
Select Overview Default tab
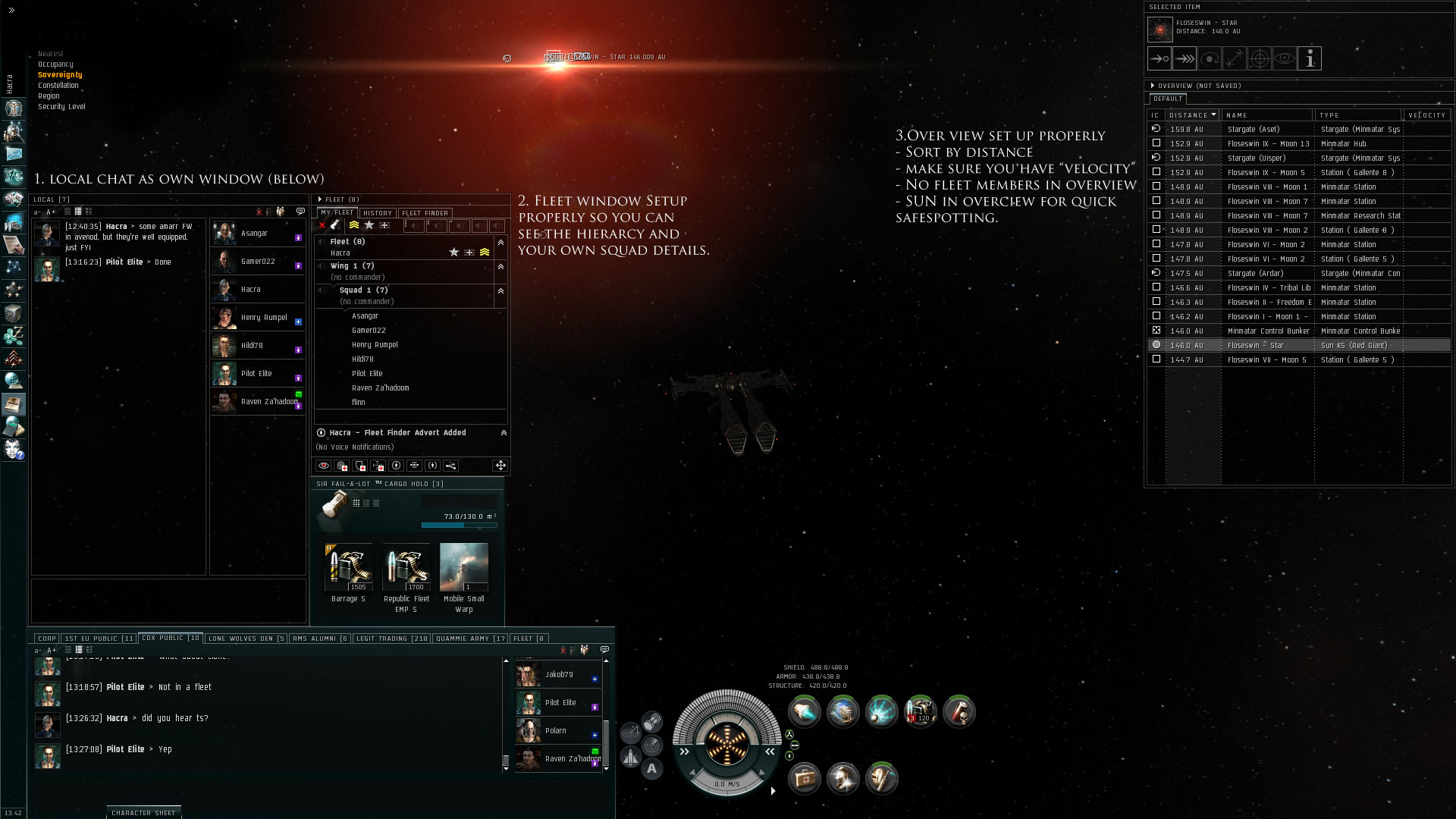pyautogui.click(x=1167, y=99)
